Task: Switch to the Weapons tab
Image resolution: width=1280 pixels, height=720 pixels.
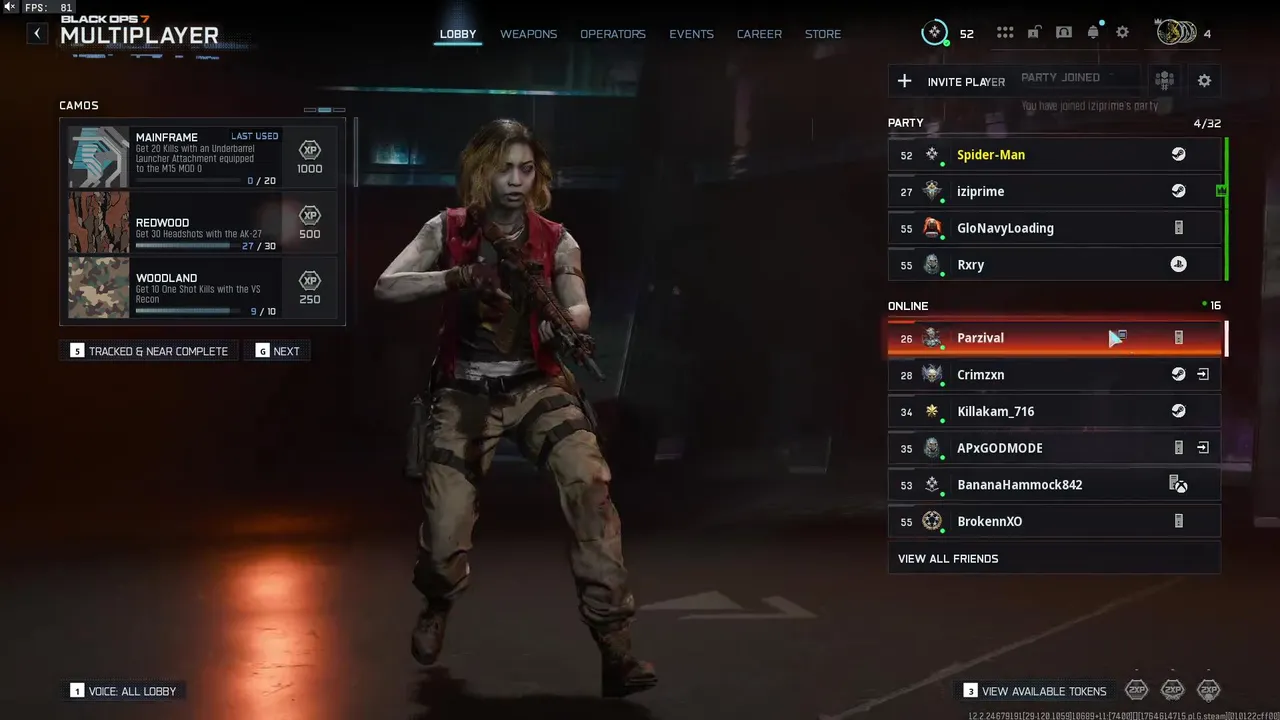Action: [x=528, y=34]
